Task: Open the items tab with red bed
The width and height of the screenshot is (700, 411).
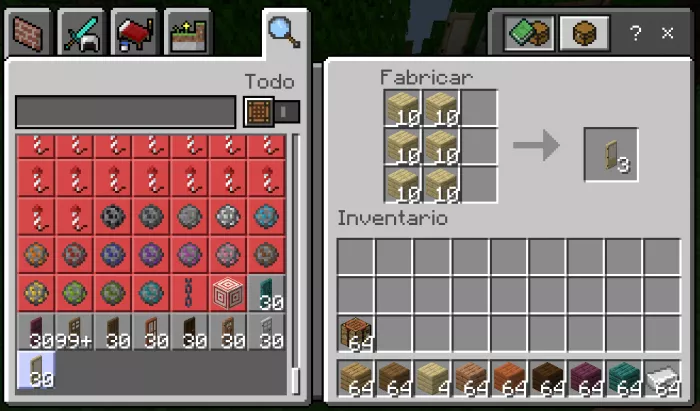Action: tap(135, 33)
